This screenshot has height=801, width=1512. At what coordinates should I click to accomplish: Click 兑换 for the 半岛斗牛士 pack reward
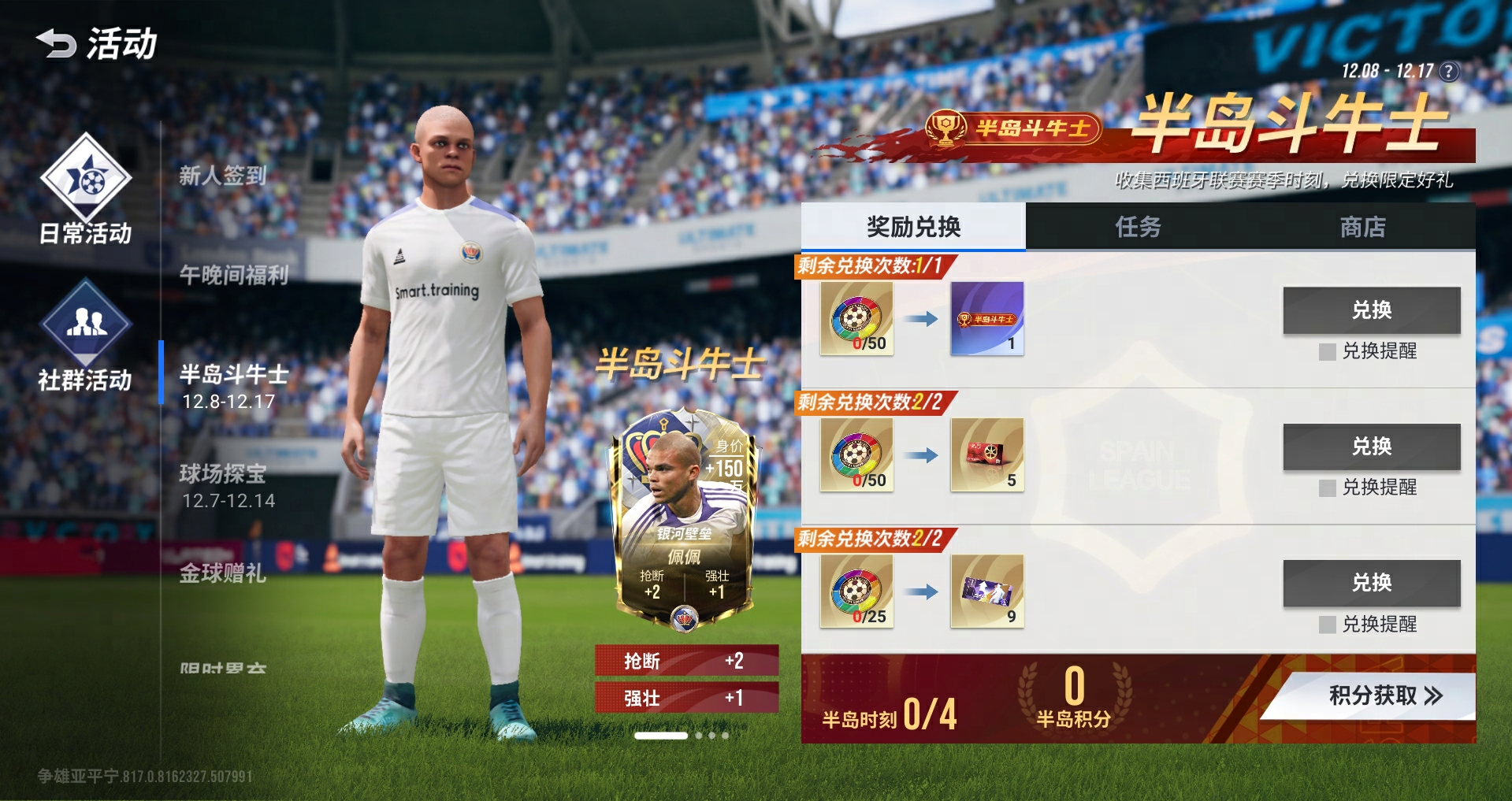click(1371, 310)
